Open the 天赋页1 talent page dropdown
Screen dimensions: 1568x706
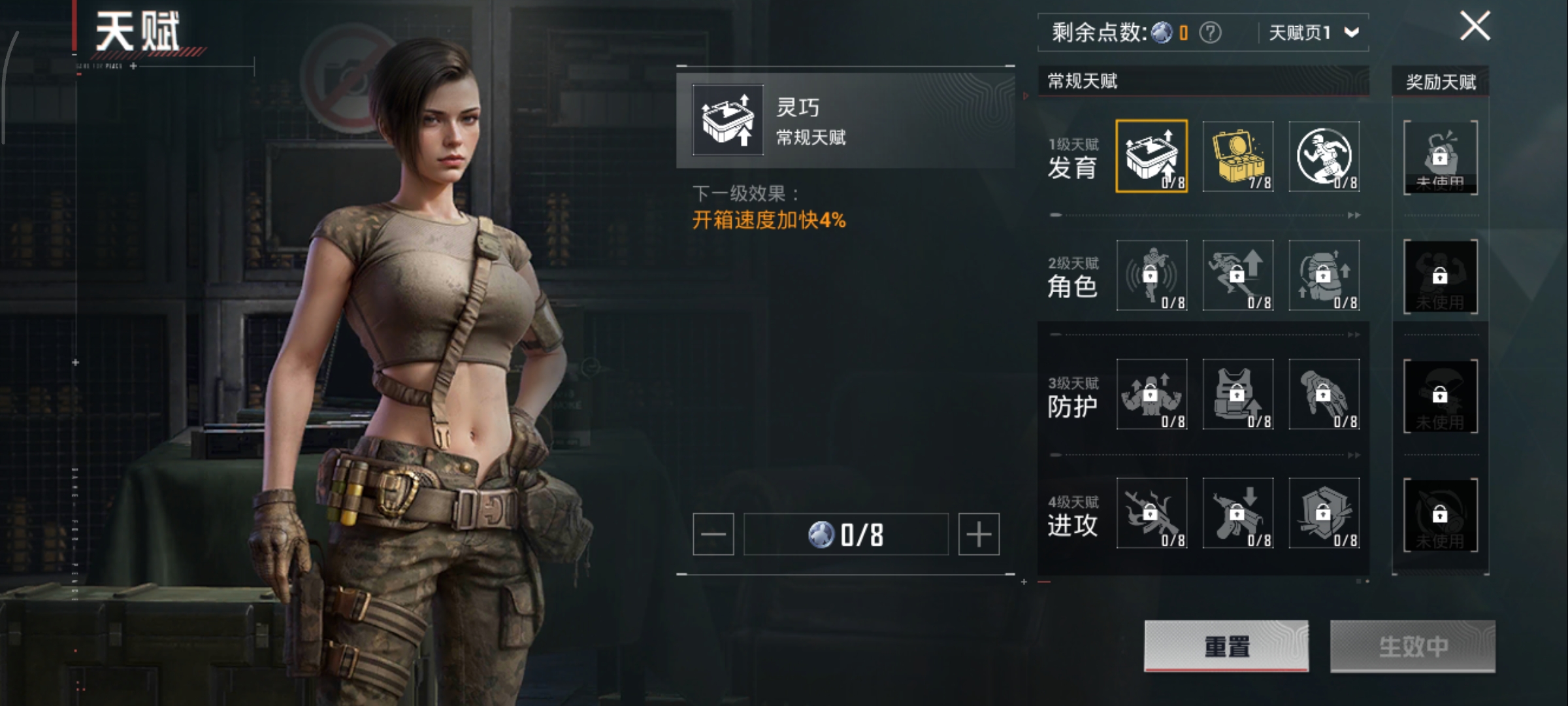tap(1313, 33)
